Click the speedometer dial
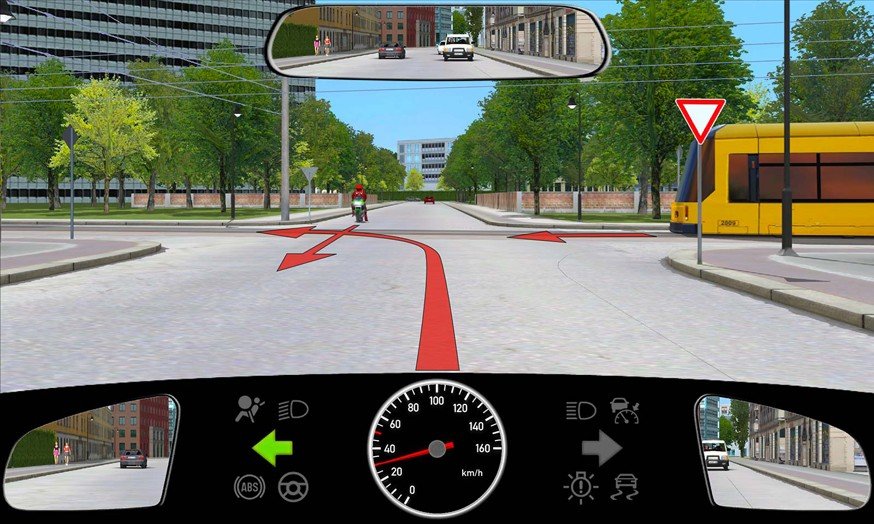 437,446
